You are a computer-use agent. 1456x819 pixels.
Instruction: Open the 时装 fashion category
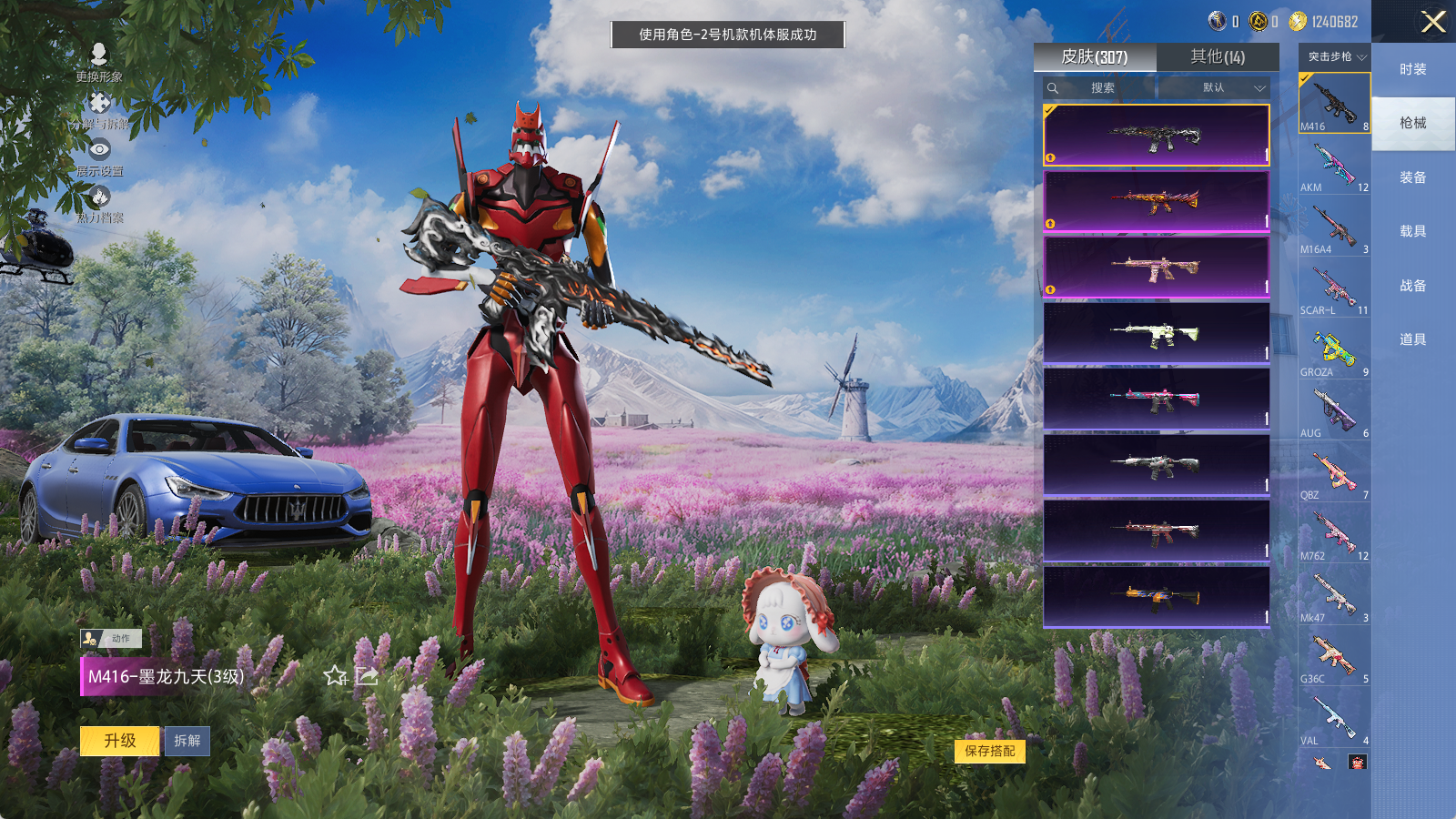click(x=1413, y=69)
